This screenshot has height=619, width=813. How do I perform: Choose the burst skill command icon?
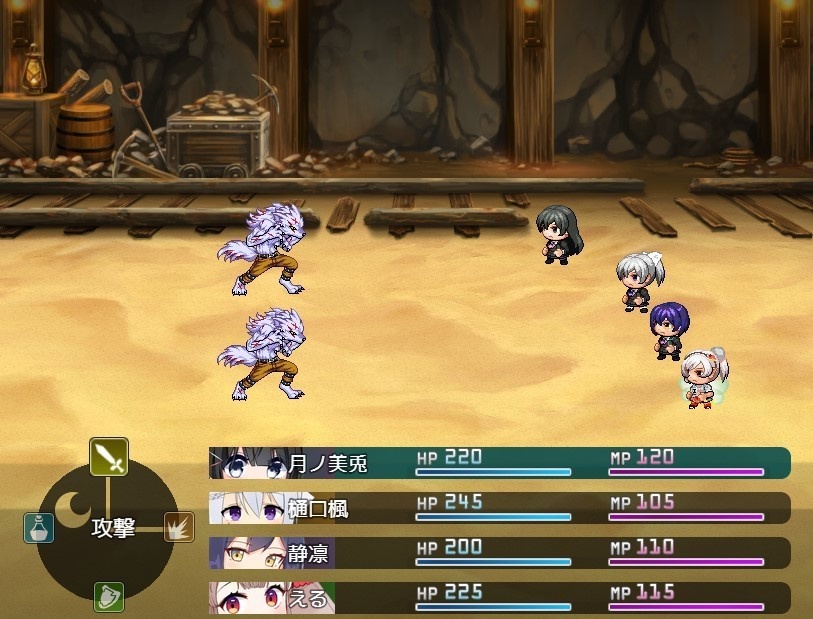(x=179, y=526)
